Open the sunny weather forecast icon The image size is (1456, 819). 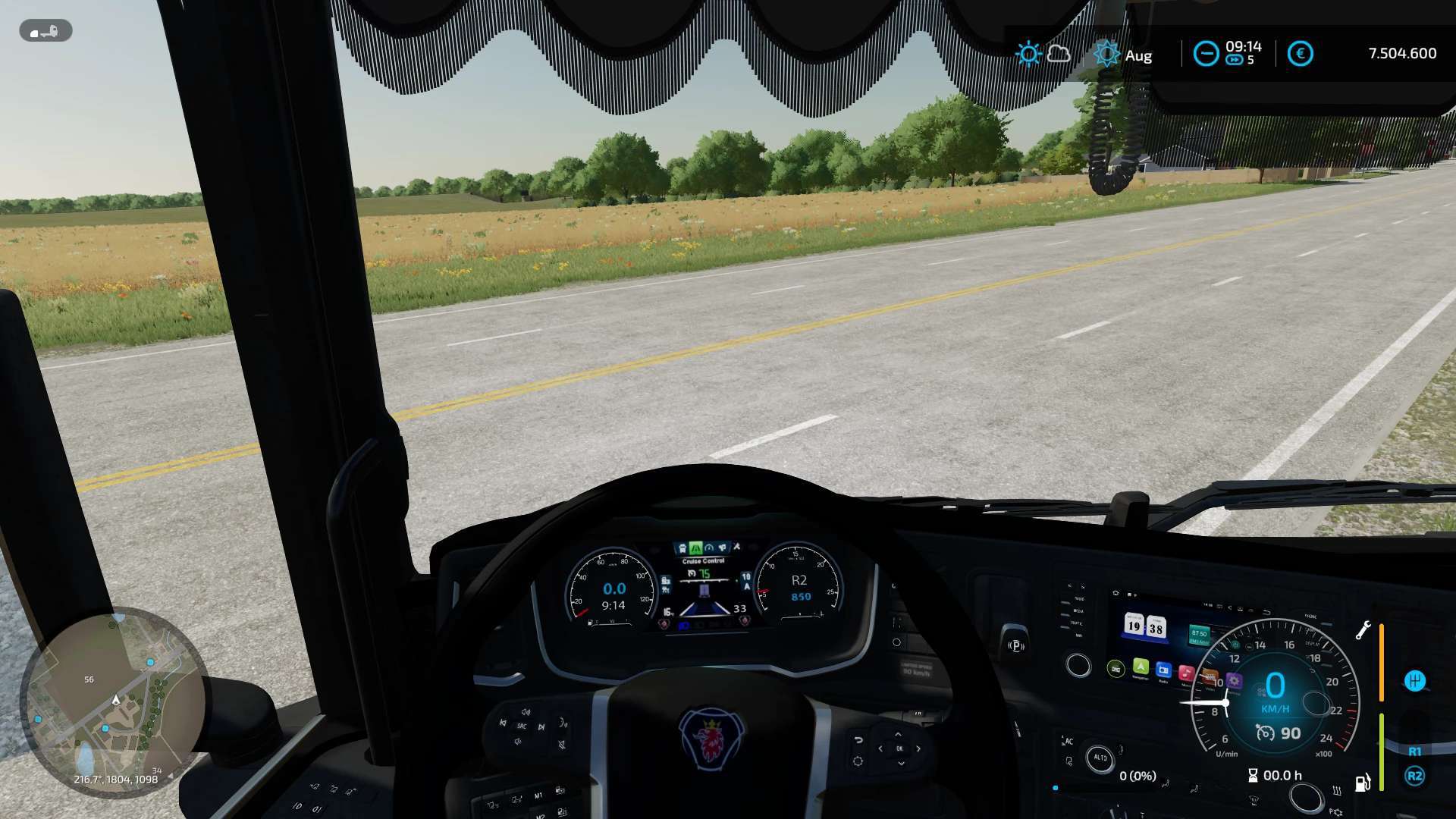click(1028, 54)
